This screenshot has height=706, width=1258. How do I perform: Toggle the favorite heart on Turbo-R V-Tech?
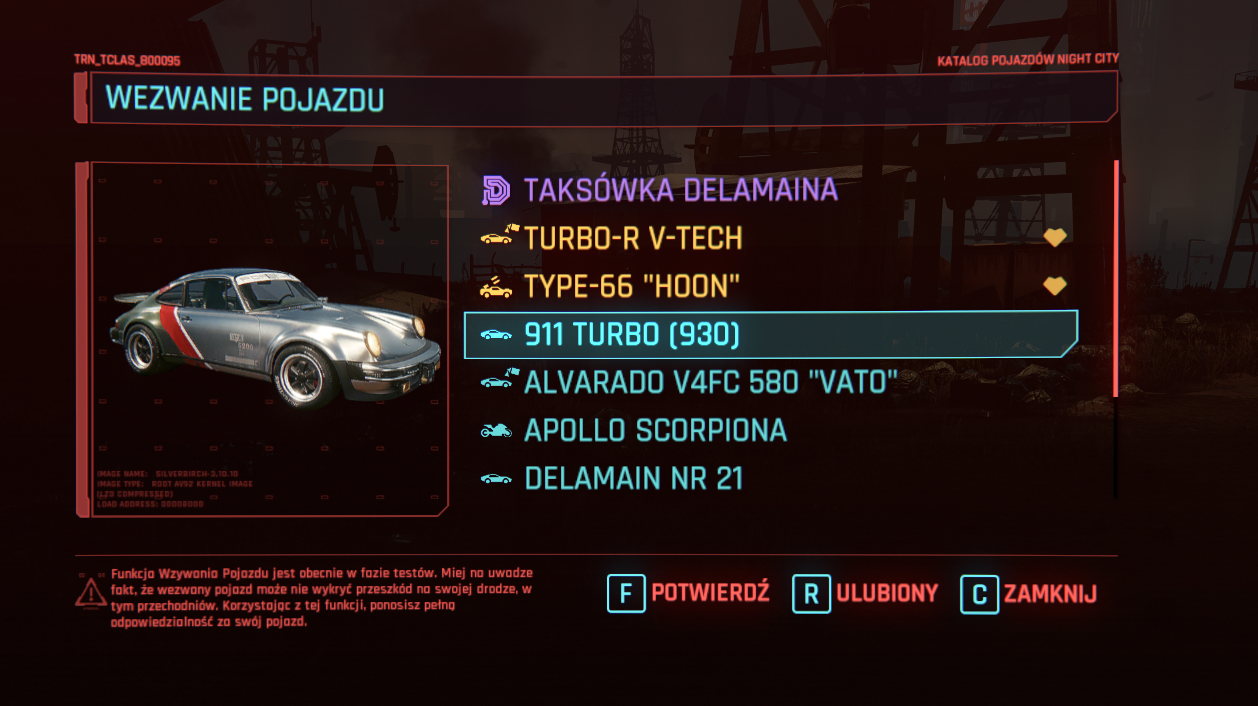(x=1055, y=238)
